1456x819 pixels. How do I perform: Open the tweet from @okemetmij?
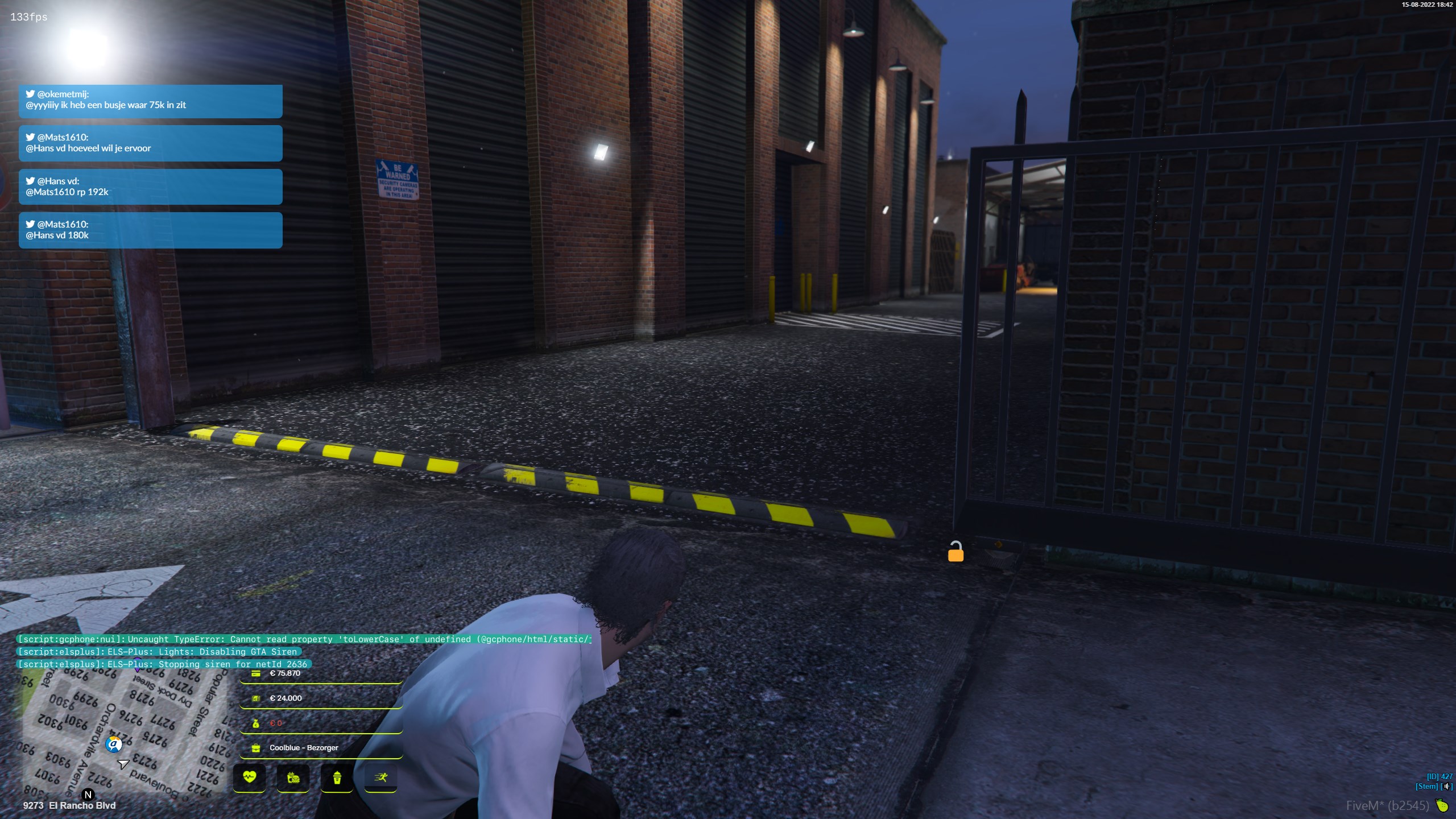150,101
